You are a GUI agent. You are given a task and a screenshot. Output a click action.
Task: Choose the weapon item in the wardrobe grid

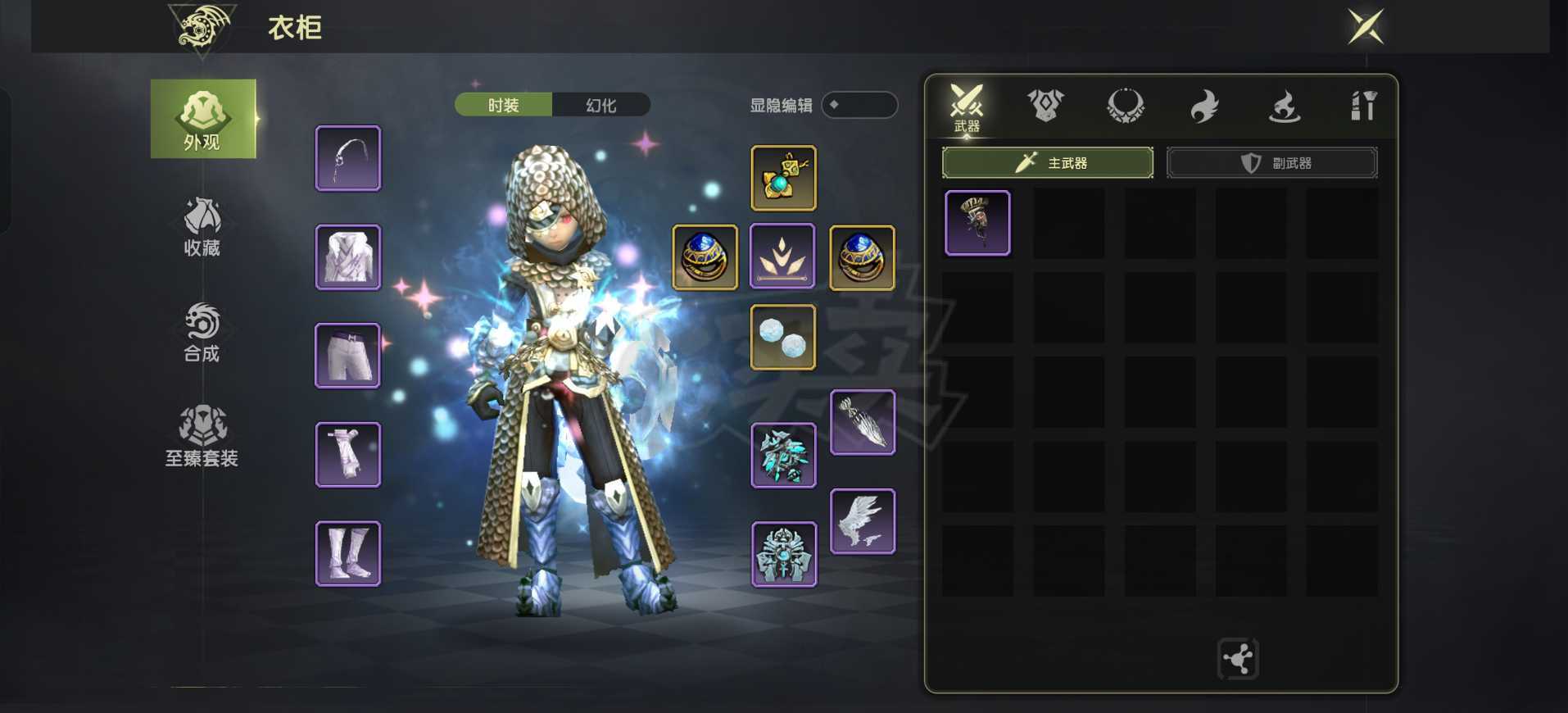coord(977,223)
